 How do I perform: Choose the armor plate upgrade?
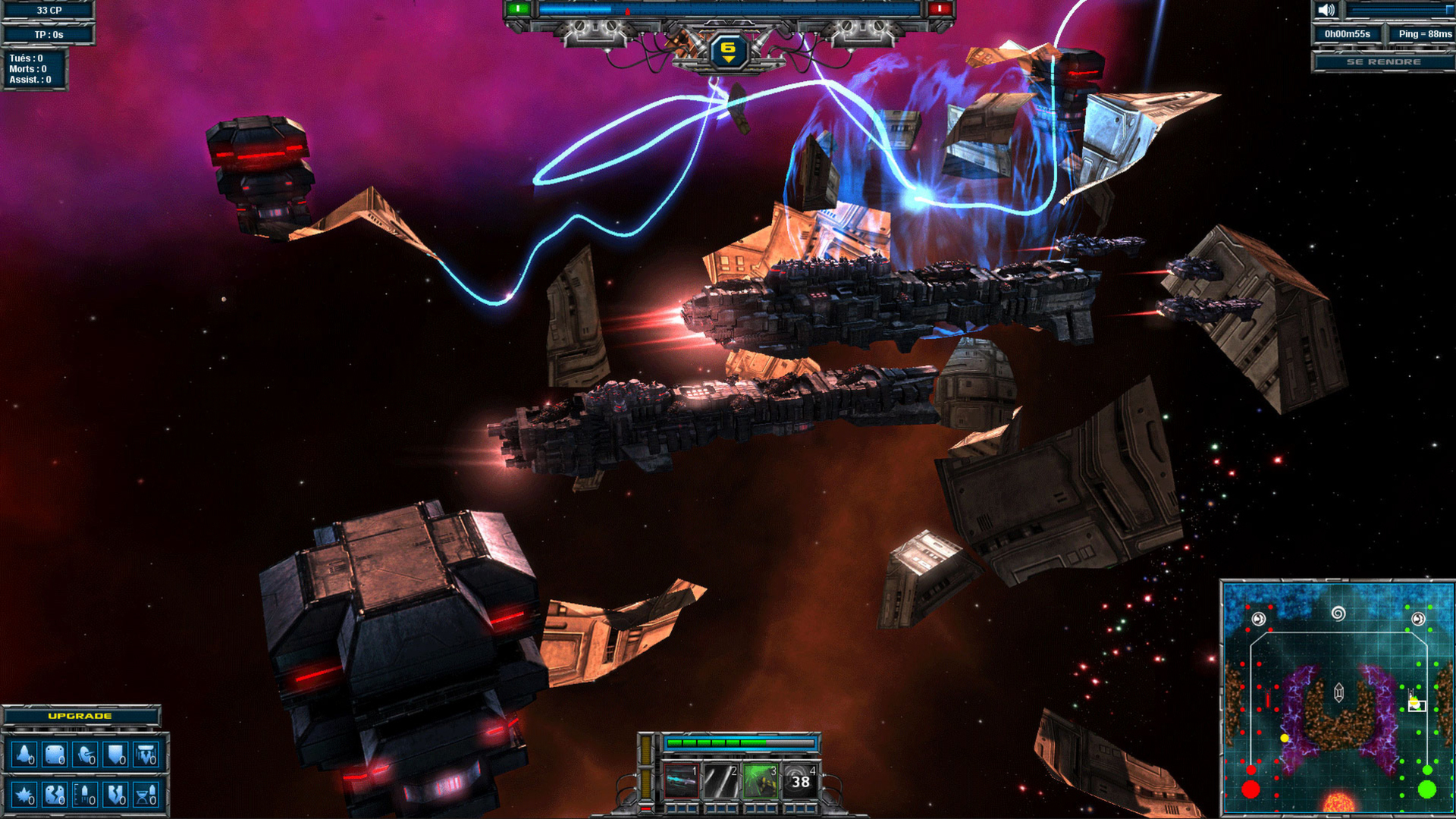tap(55, 755)
